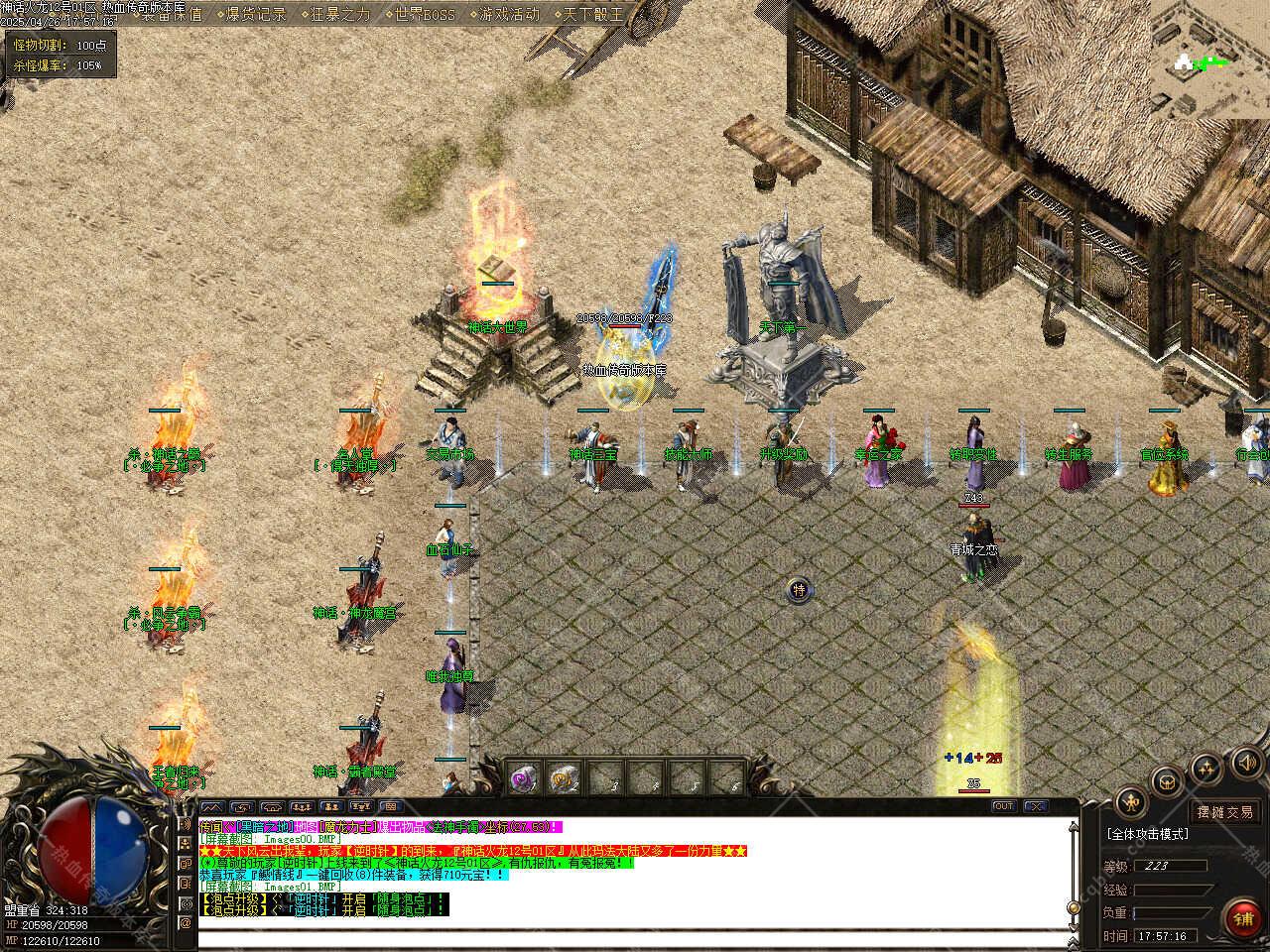Open the 摆摊交易 stall trade button
1270x952 pixels.
click(x=1224, y=812)
